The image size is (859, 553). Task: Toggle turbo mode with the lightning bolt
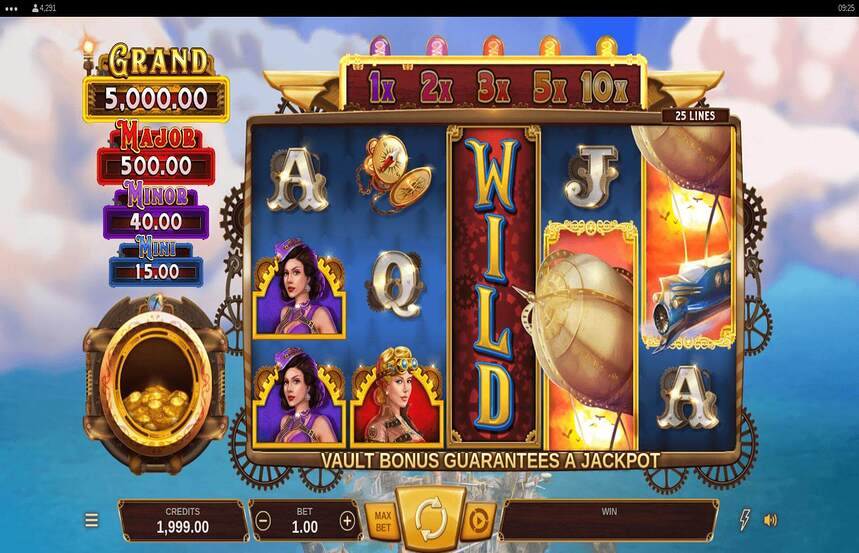744,520
